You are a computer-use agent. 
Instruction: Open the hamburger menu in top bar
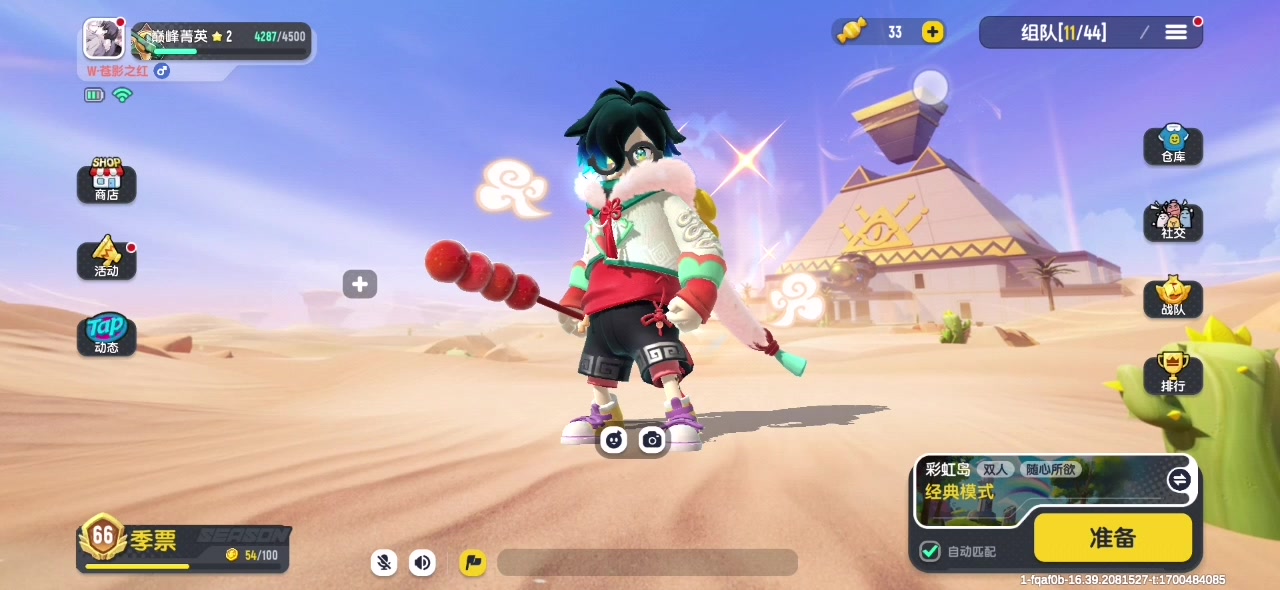(x=1176, y=32)
